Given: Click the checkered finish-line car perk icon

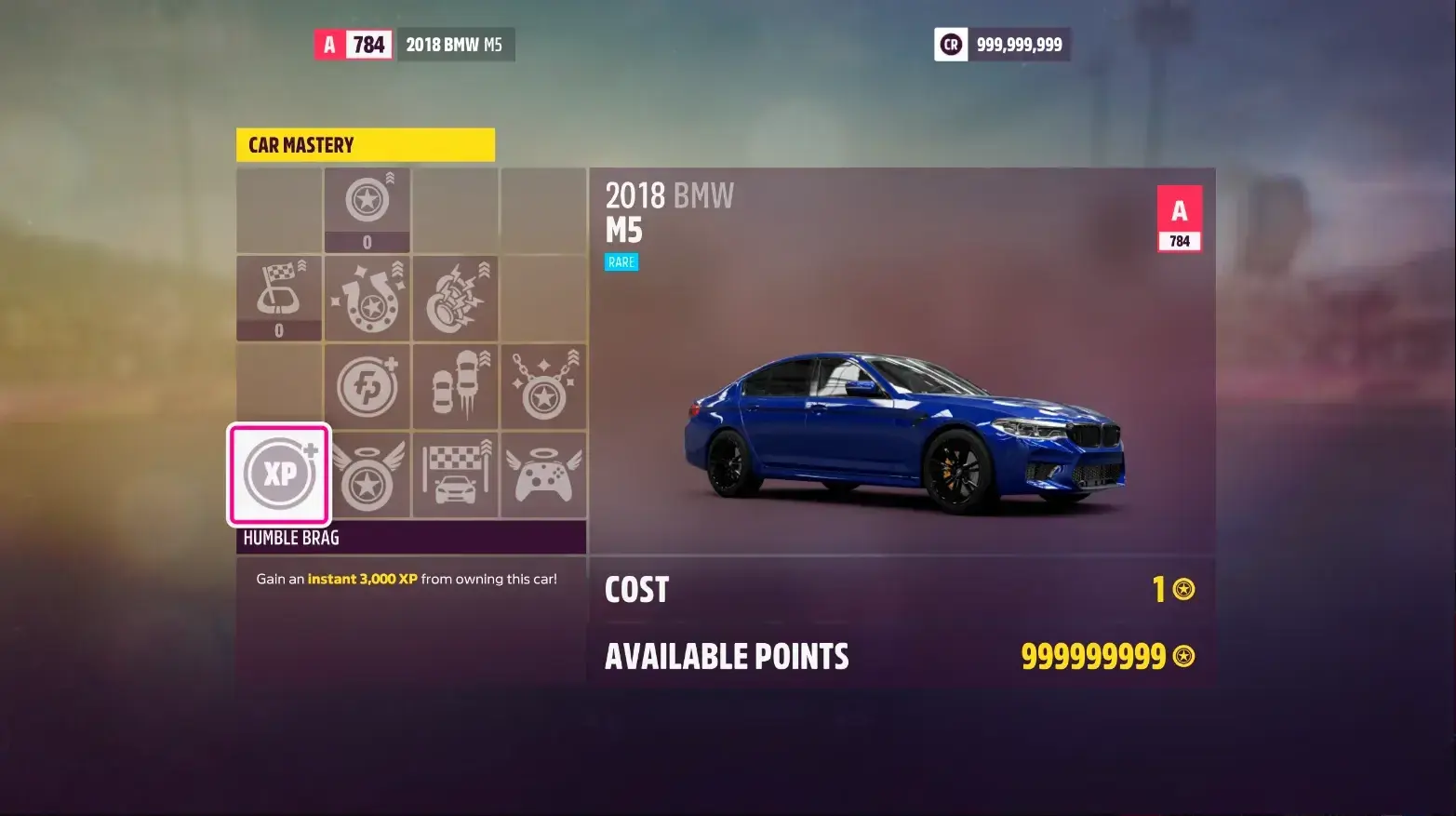Looking at the screenshot, I should 456,475.
